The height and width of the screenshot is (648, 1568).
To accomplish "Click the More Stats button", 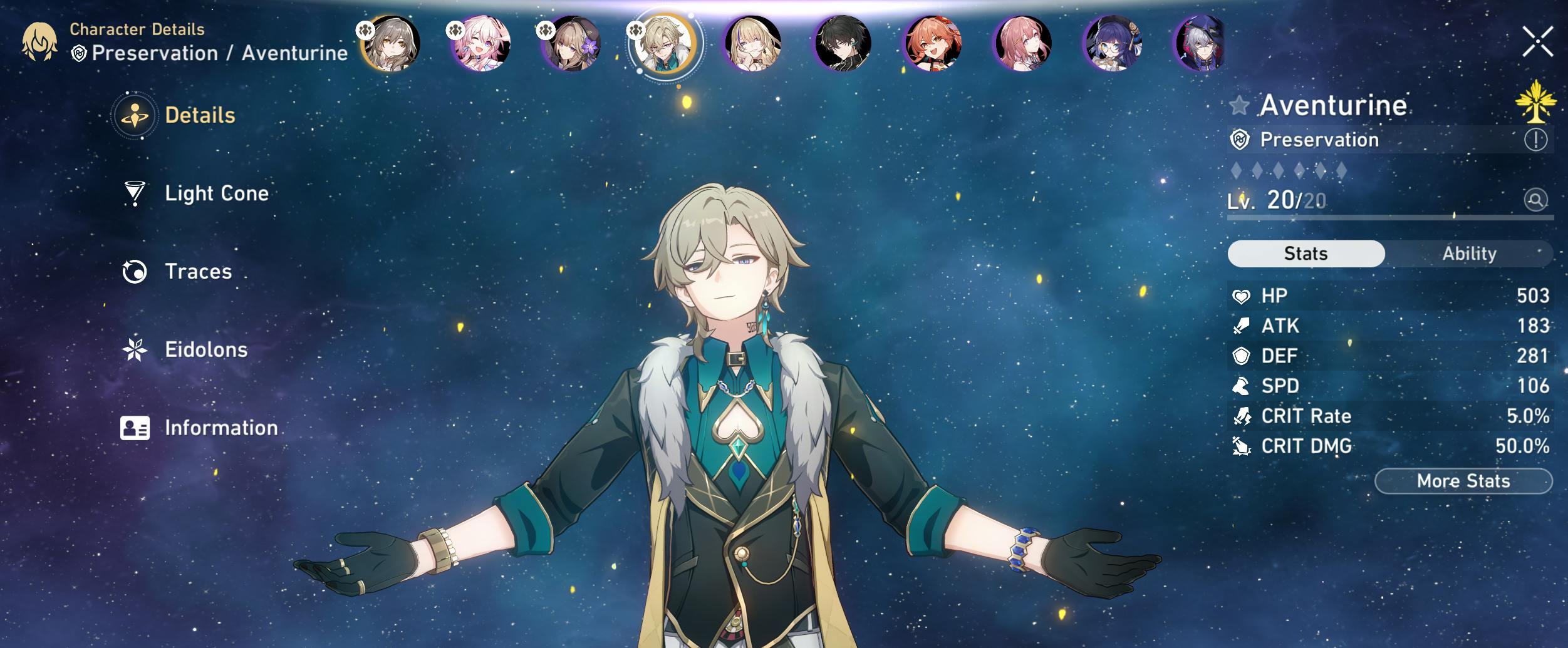I will click(x=1463, y=481).
